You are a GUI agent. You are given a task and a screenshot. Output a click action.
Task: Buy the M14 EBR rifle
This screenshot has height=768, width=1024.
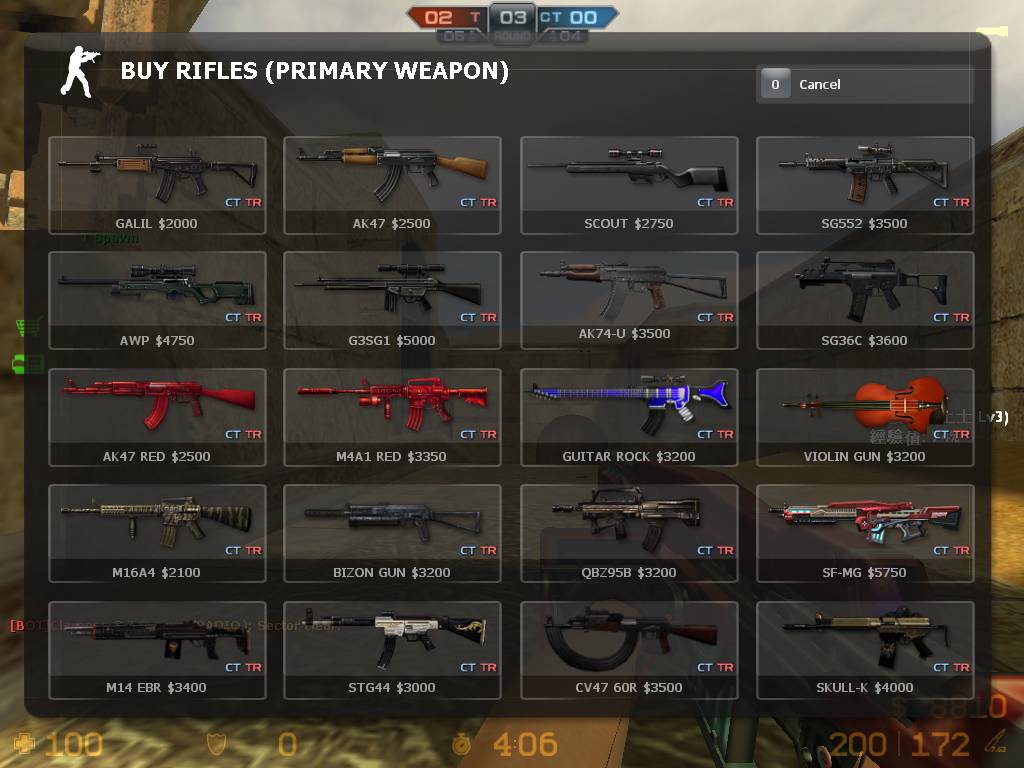pyautogui.click(x=157, y=649)
